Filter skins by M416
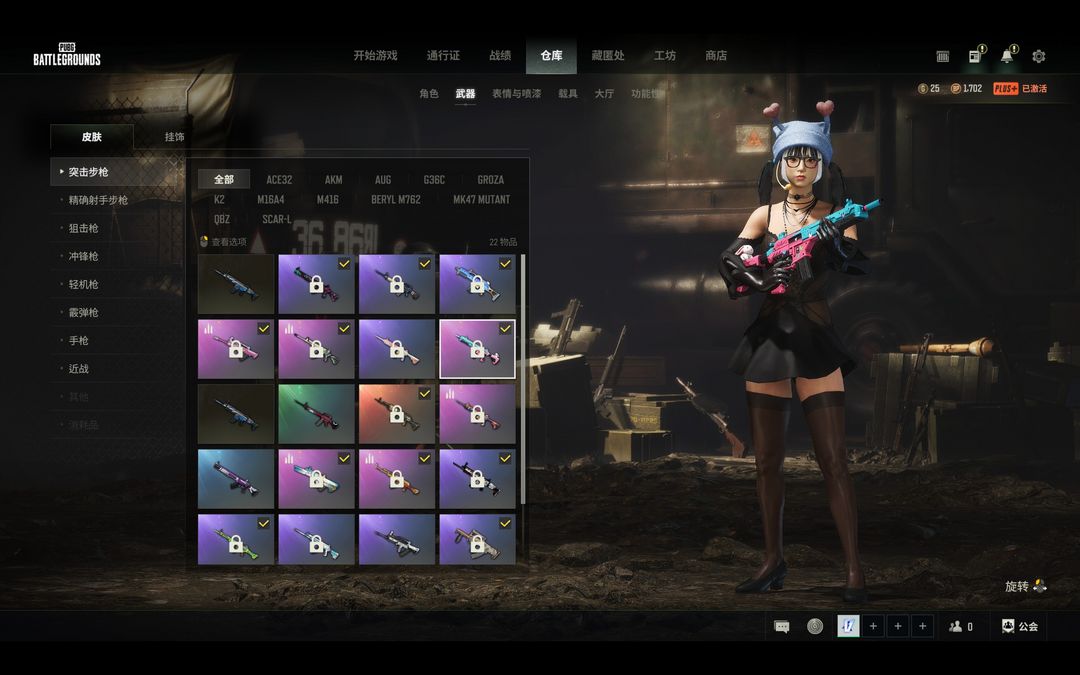Image resolution: width=1080 pixels, height=675 pixels. pos(328,200)
